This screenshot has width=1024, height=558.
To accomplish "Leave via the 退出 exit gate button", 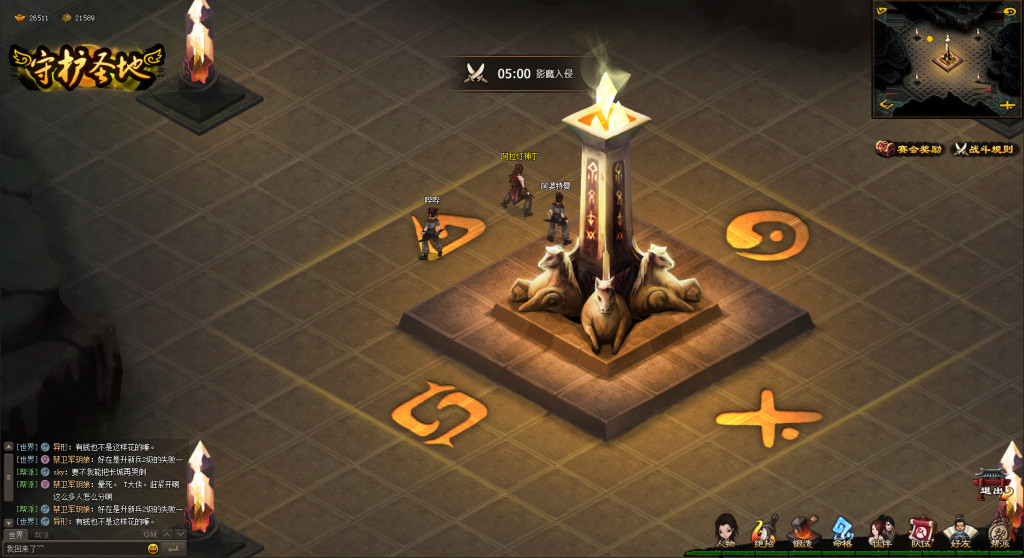I will point(992,484).
